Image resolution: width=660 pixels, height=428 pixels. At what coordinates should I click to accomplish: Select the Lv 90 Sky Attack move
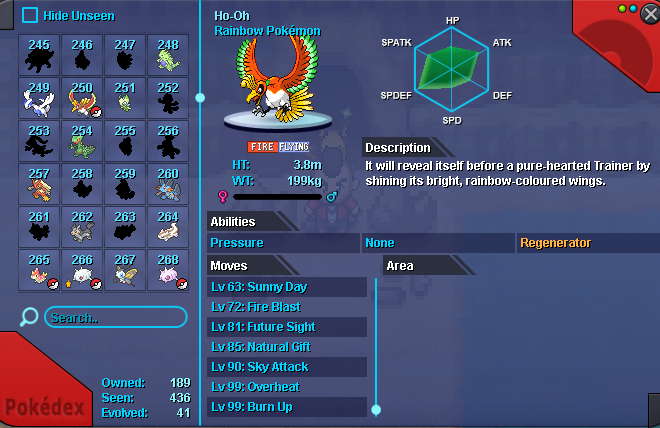tap(287, 367)
